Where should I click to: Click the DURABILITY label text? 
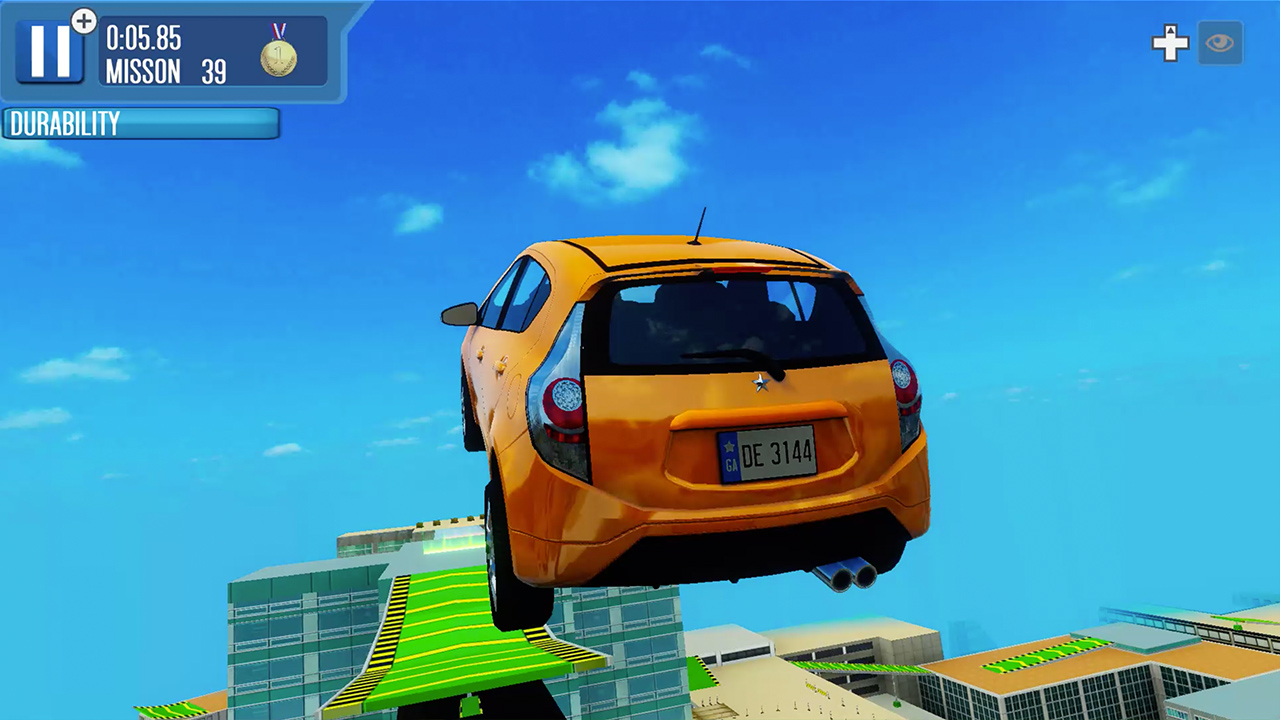(x=63, y=123)
